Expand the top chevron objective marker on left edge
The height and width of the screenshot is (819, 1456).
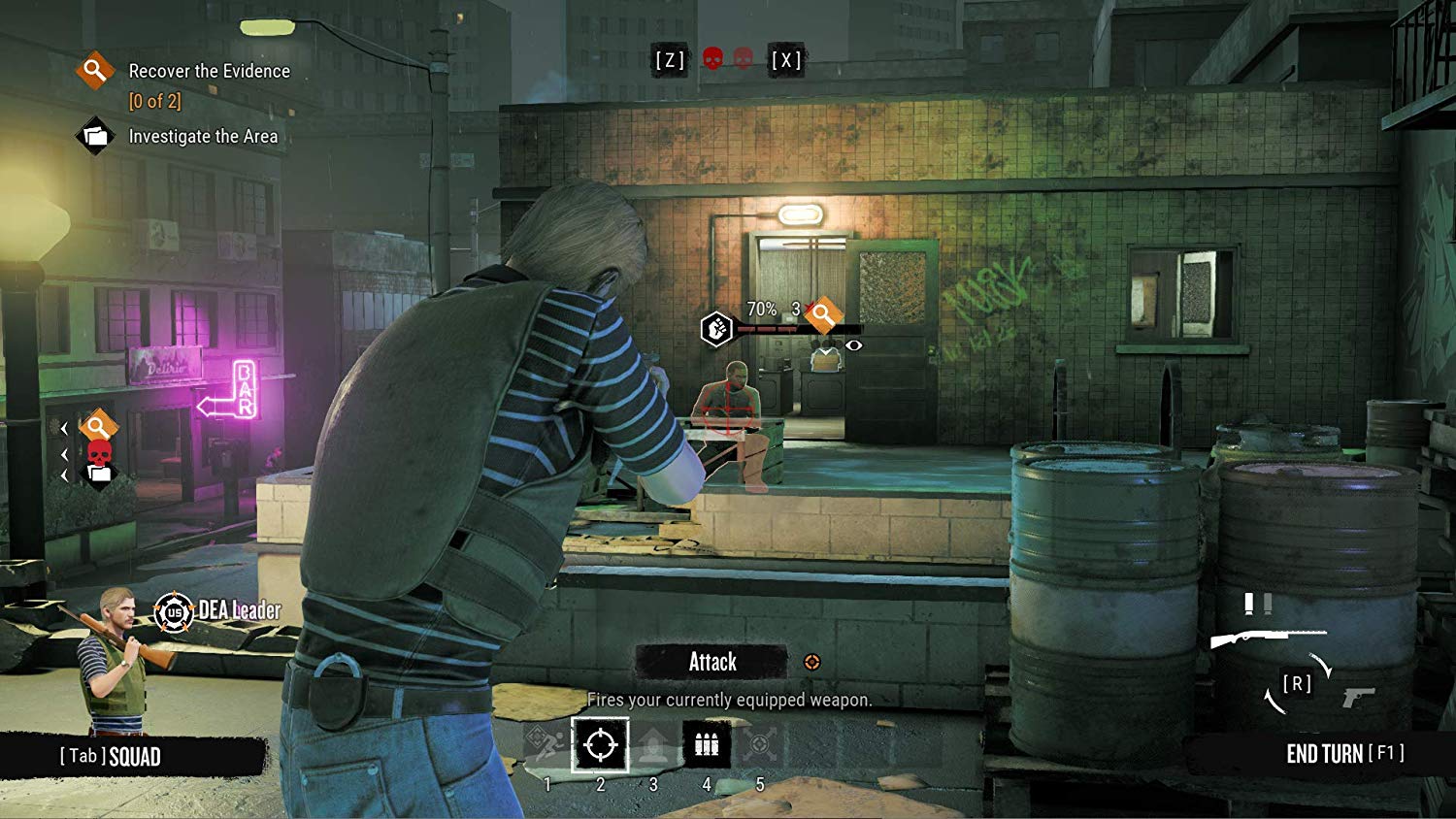[64, 427]
